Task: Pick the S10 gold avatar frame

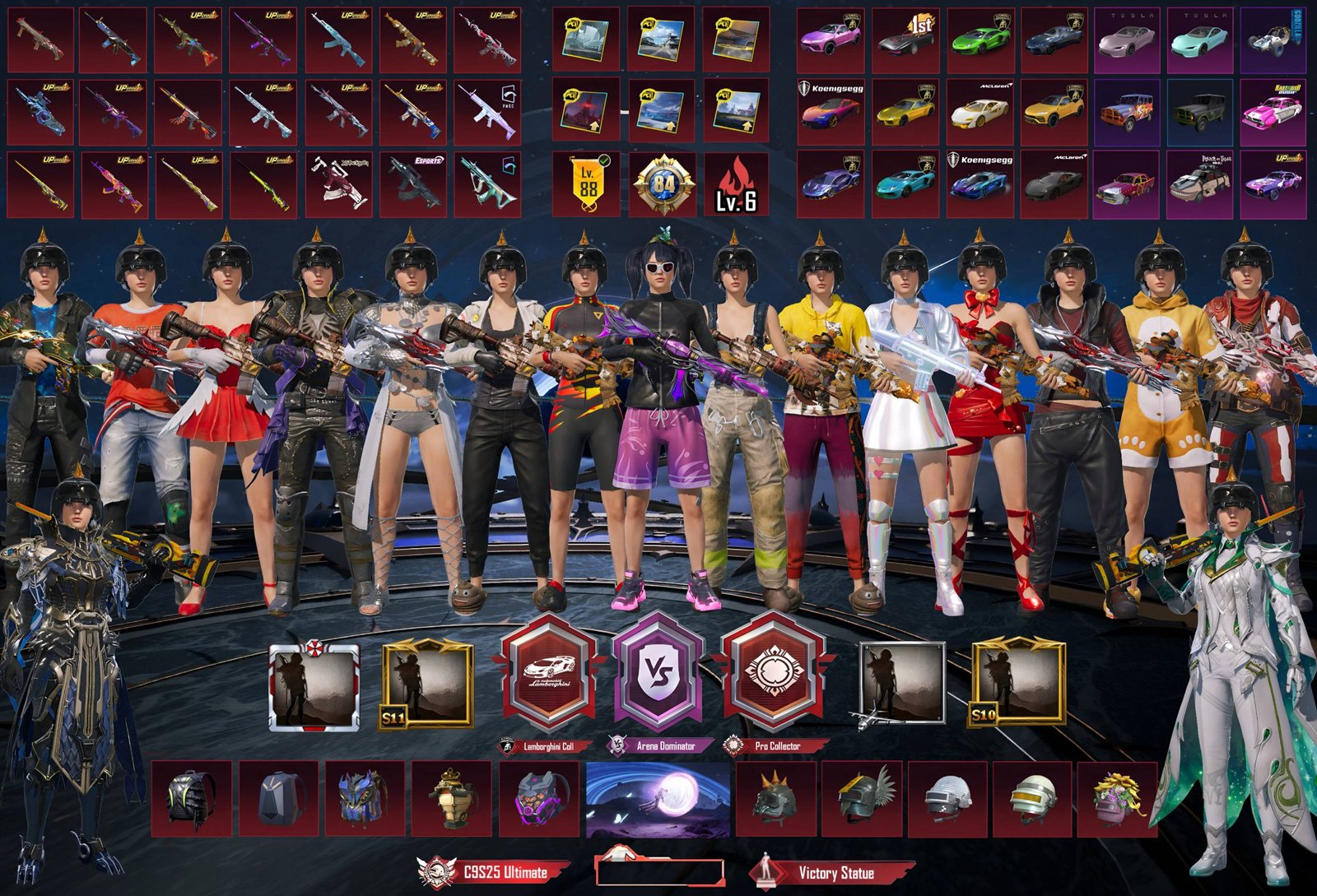Action: tap(1018, 685)
